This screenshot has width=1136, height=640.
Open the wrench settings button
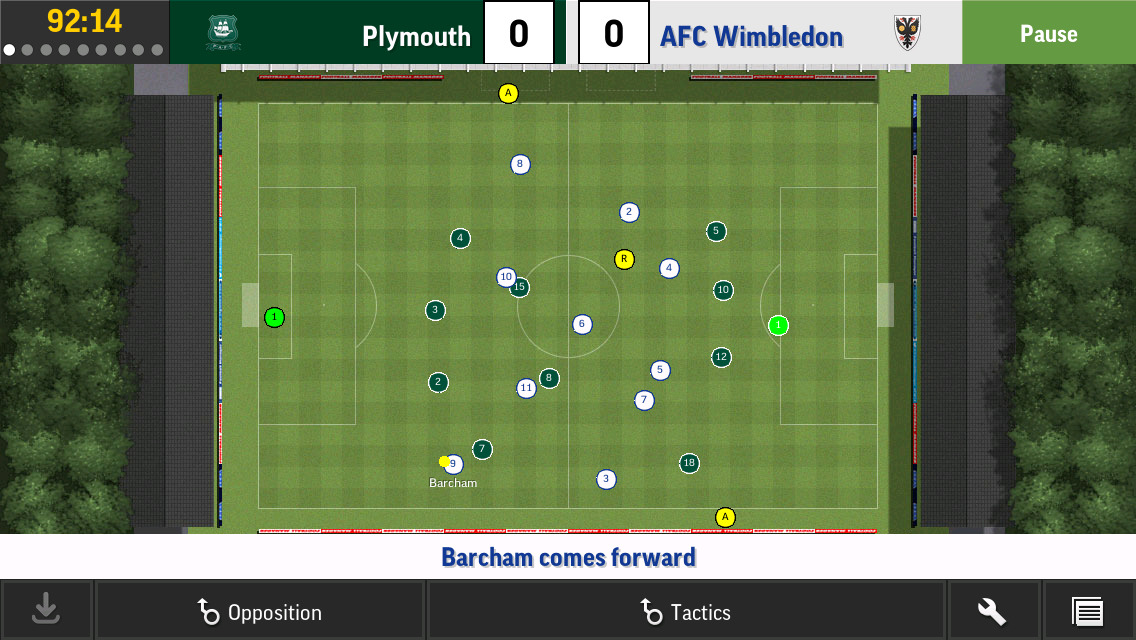pos(992,611)
